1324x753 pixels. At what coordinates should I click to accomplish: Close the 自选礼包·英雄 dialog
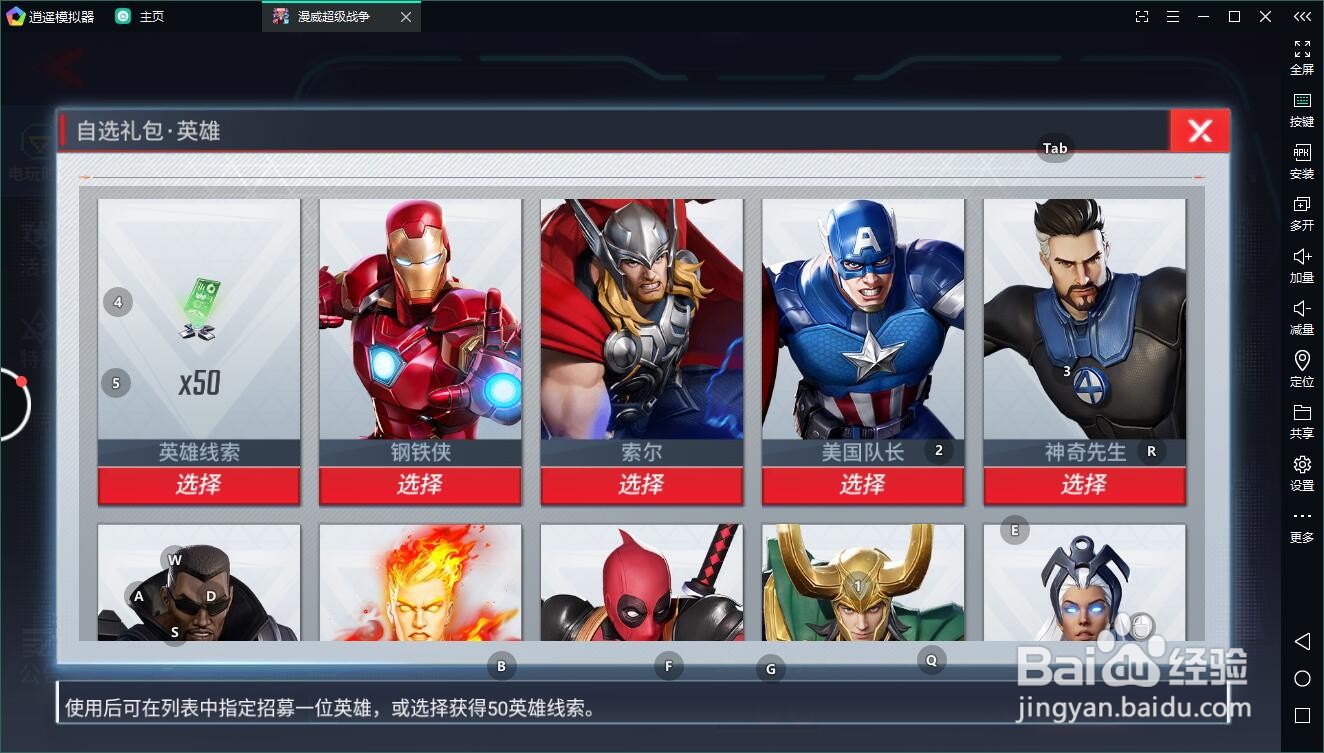point(1199,130)
